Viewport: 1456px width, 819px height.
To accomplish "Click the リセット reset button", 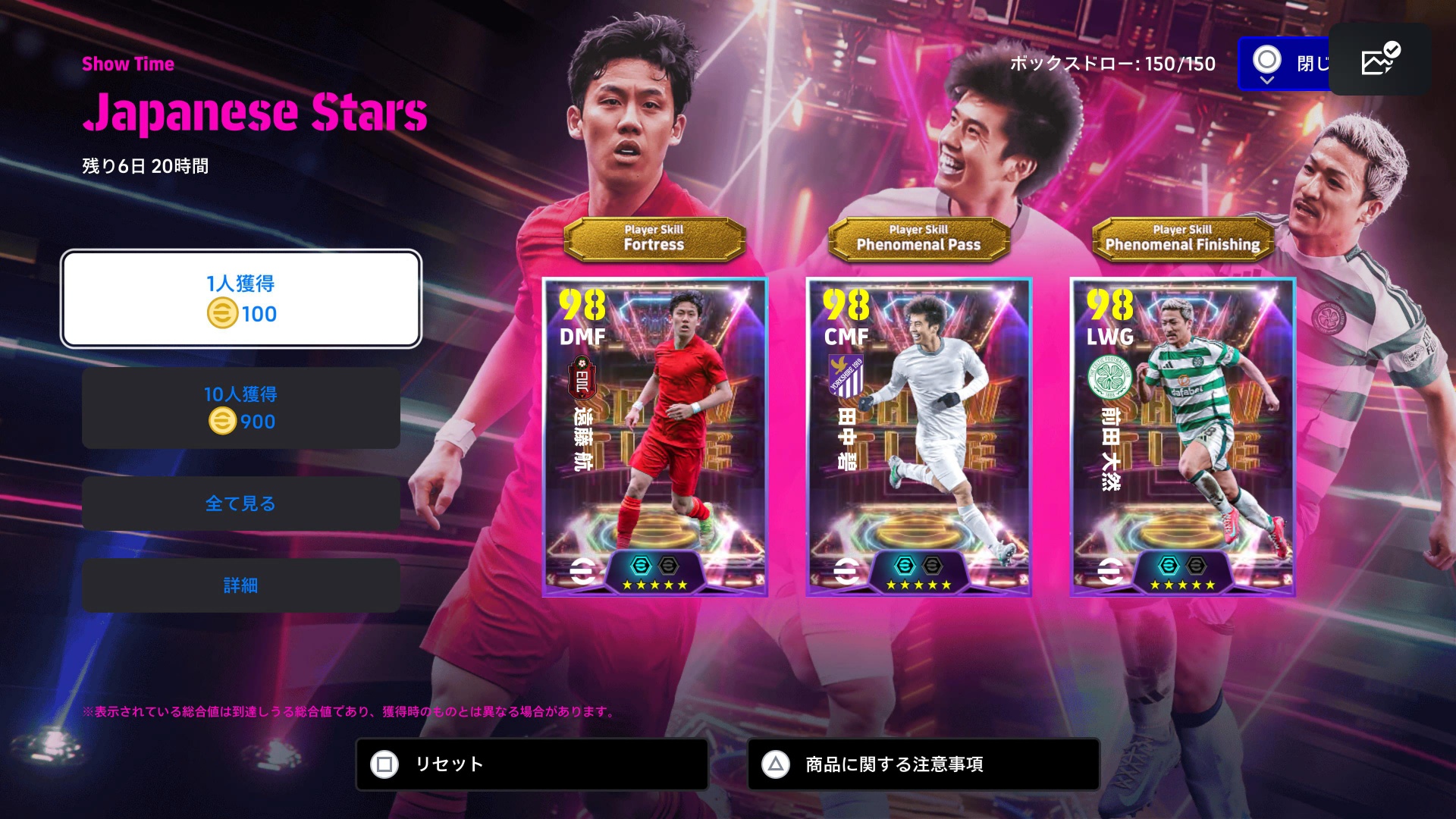I will coord(532,764).
